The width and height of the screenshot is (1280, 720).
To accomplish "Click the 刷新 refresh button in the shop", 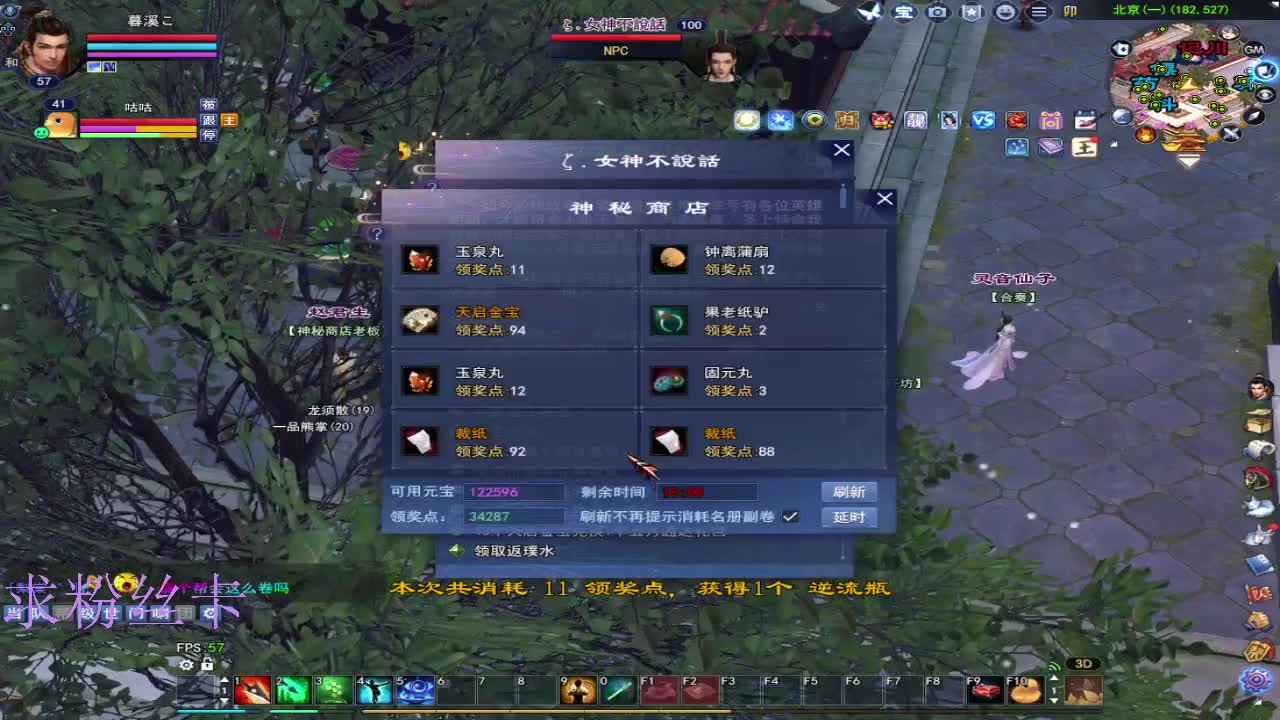I will click(848, 491).
